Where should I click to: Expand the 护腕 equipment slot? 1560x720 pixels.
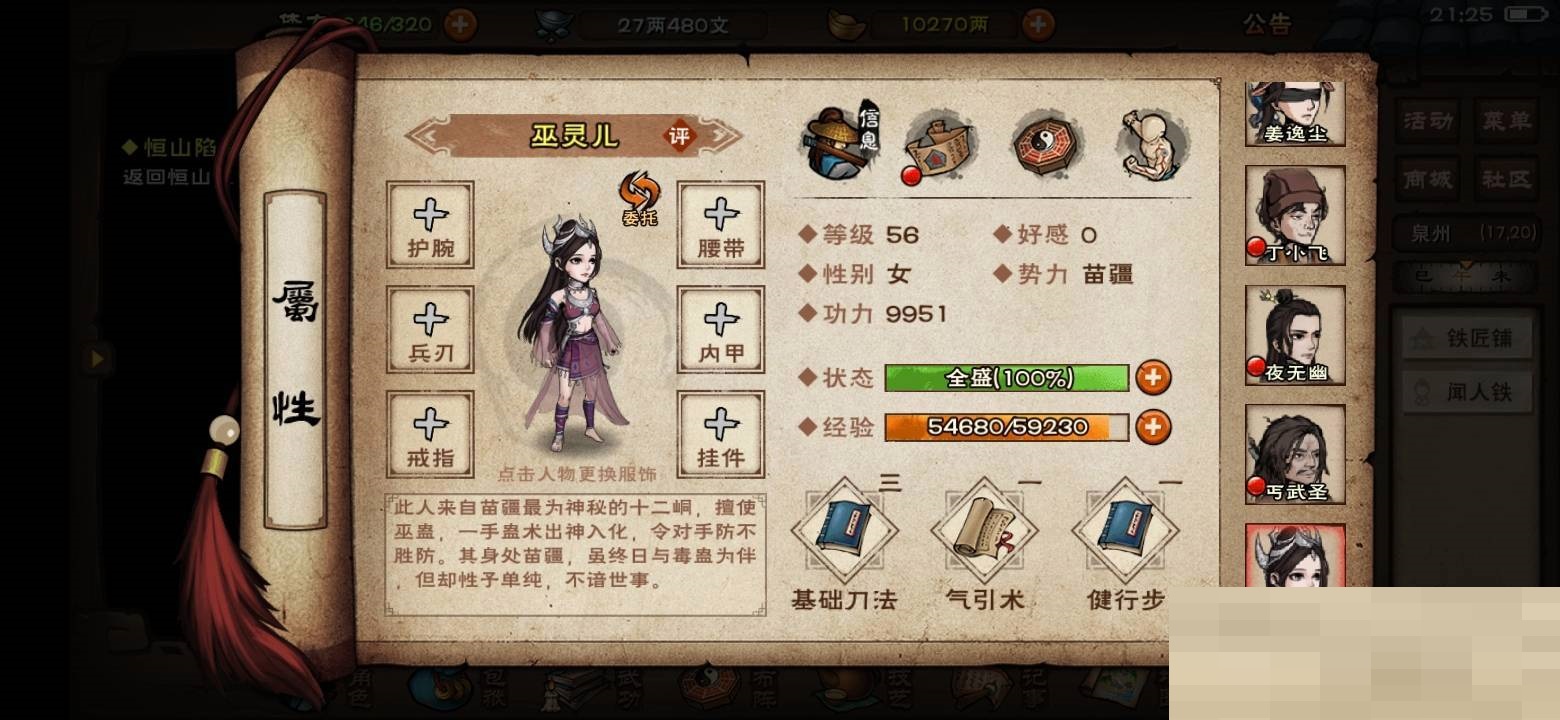(x=430, y=227)
